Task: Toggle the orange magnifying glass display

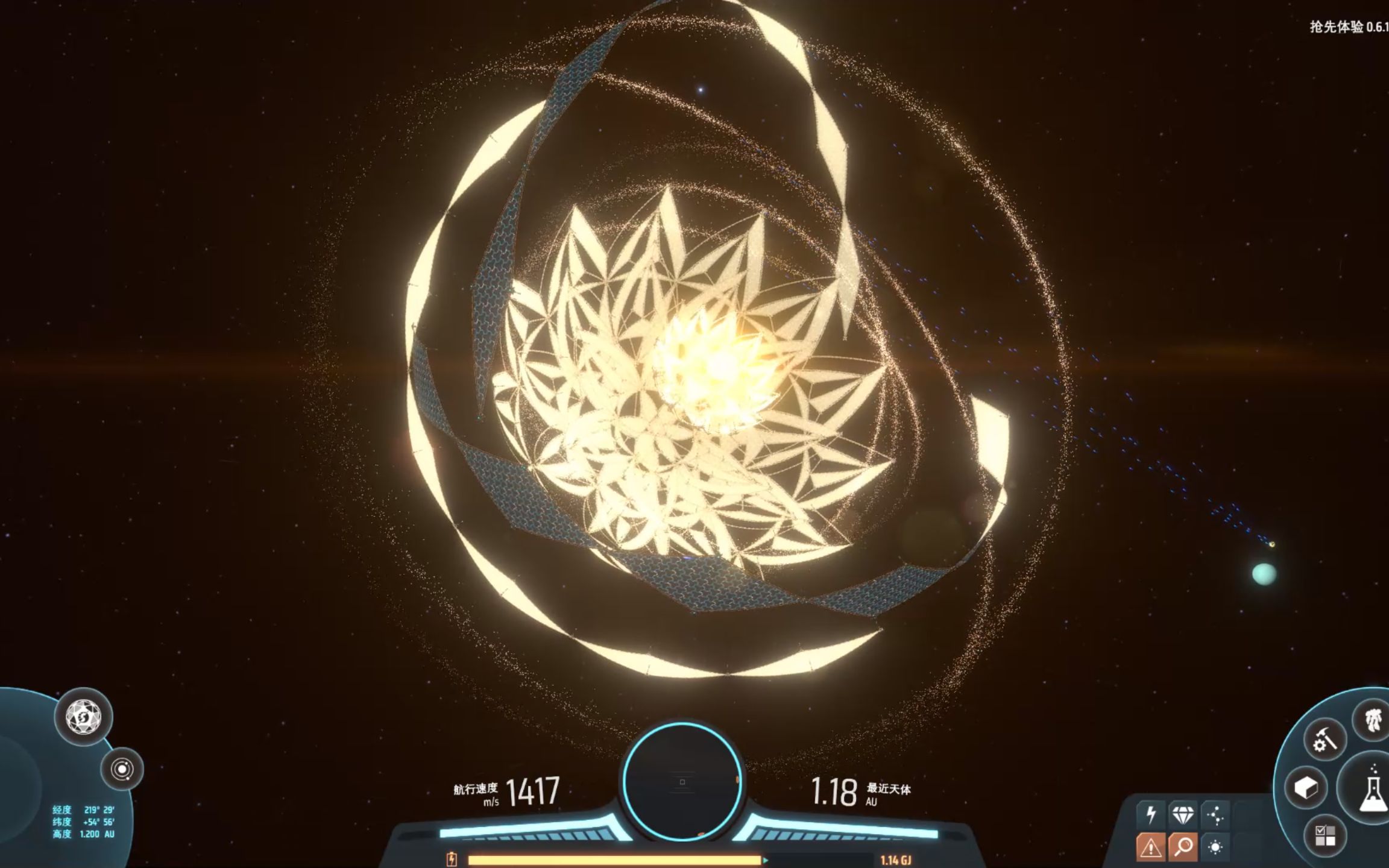Action: point(1183,848)
